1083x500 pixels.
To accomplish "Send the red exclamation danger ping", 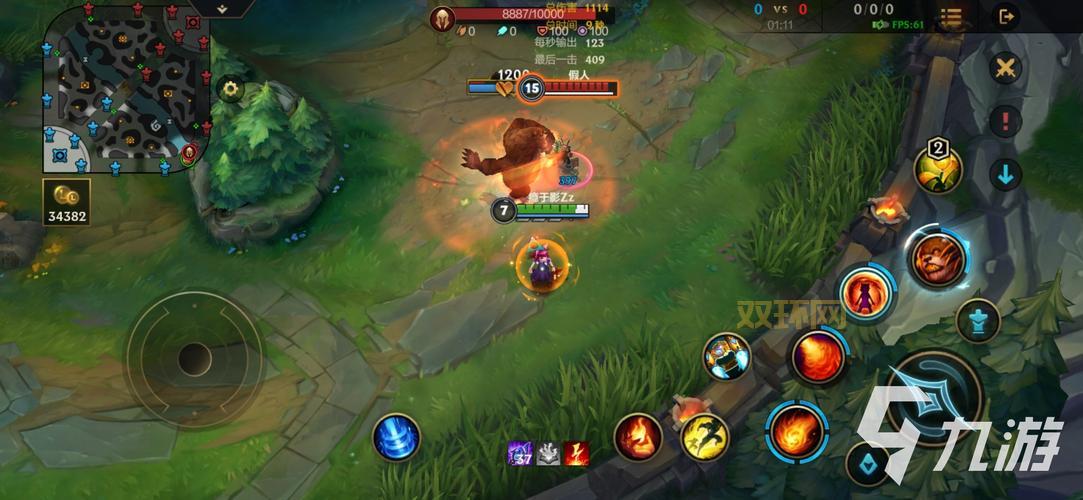I will click(x=1005, y=122).
